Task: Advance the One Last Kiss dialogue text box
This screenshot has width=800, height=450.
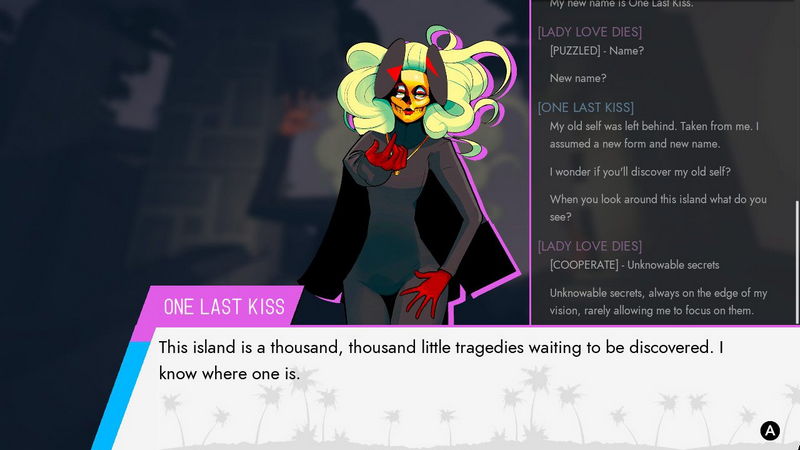Action: click(x=769, y=431)
